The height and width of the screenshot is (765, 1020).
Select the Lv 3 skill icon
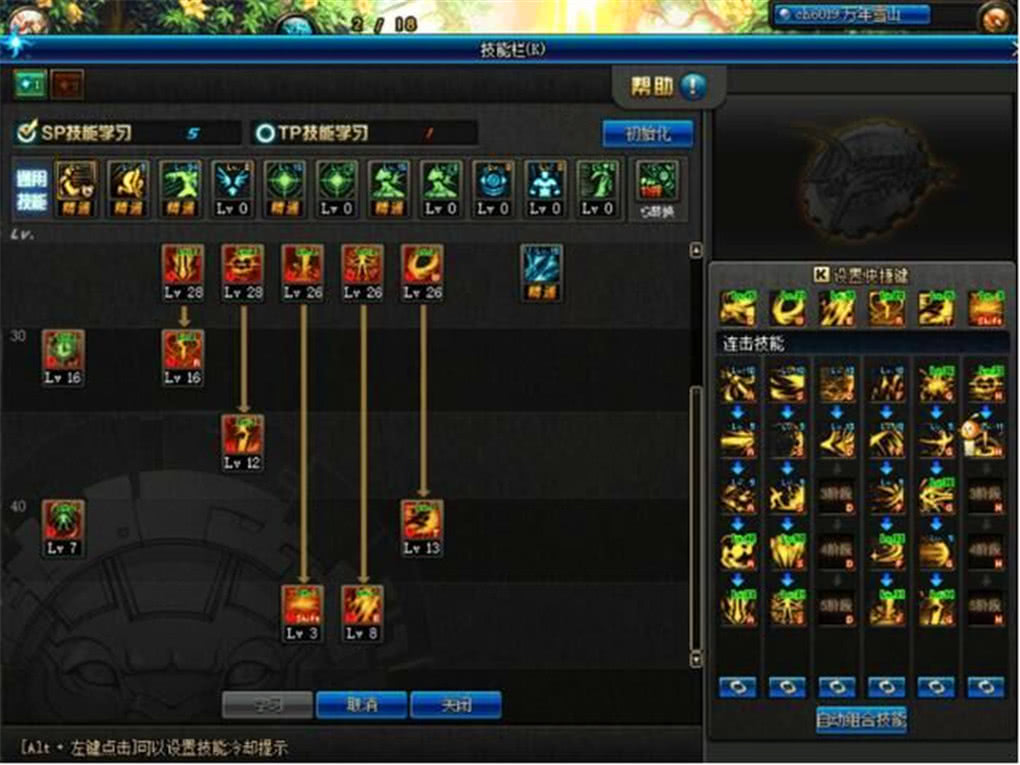(x=302, y=607)
